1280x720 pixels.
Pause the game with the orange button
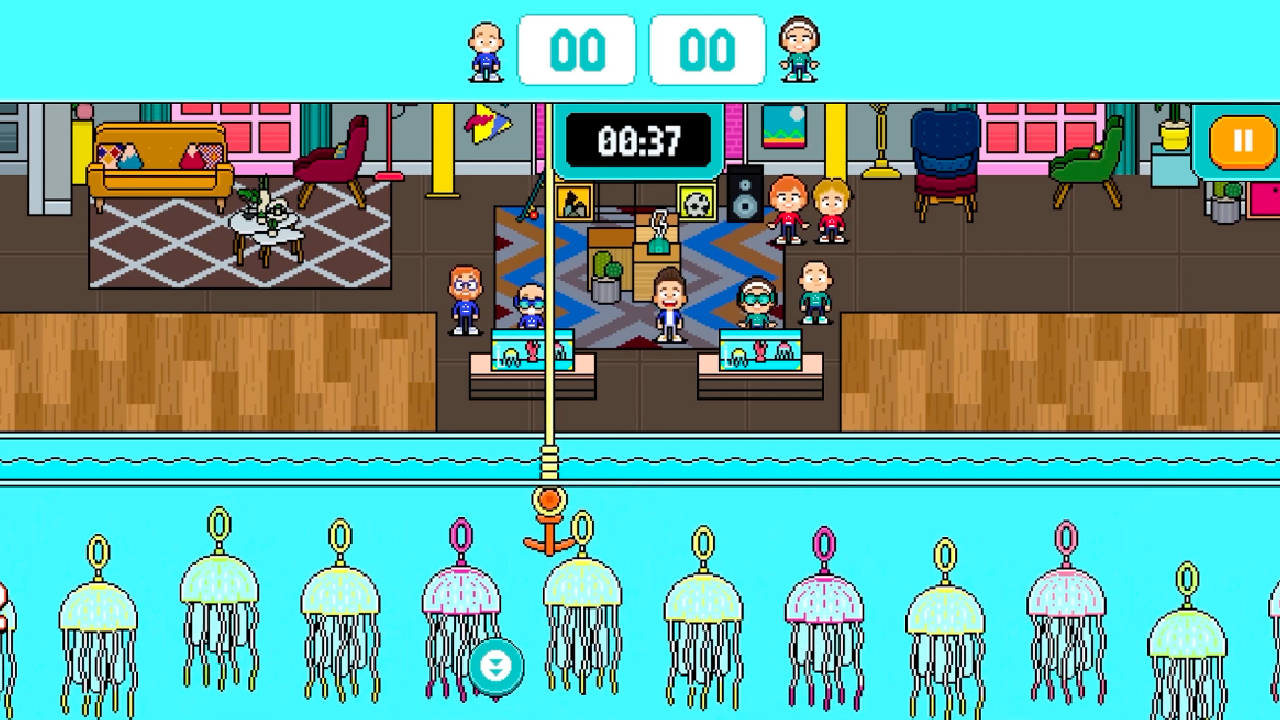click(x=1242, y=142)
